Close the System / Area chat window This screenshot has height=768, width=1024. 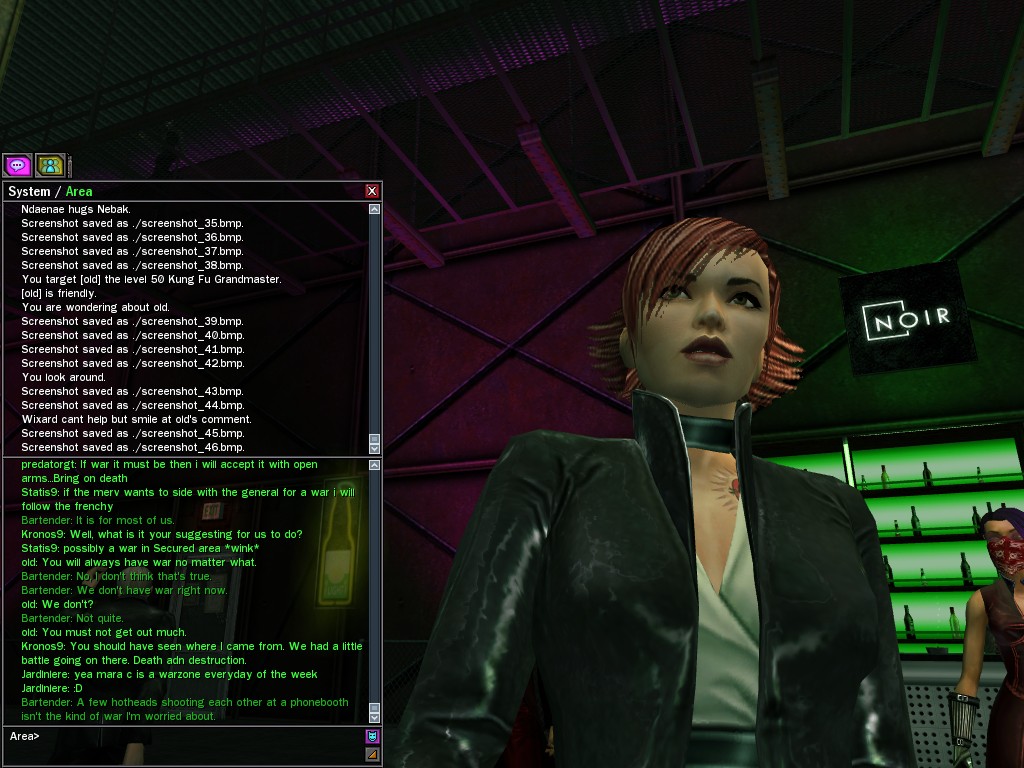372,191
